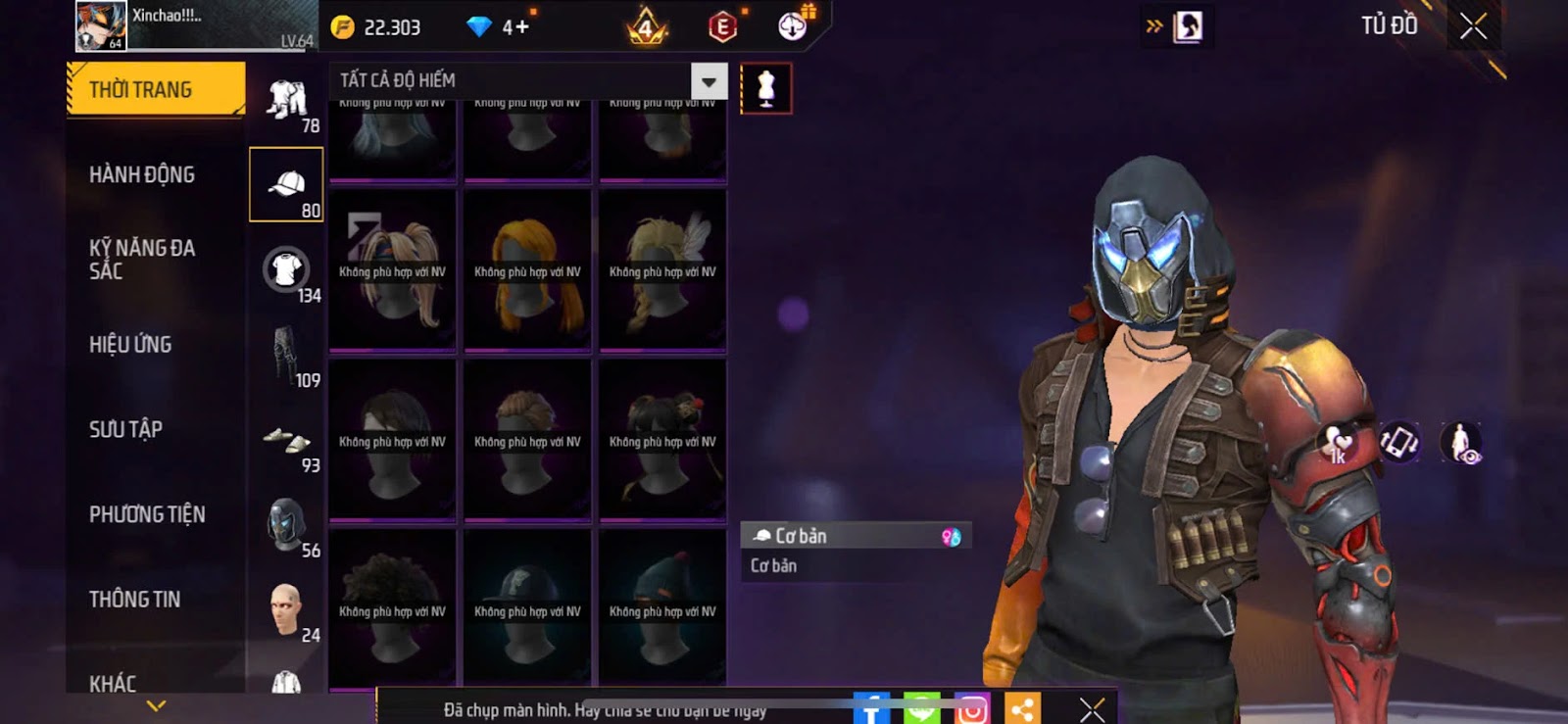Open the Phương Tiện category
This screenshot has width=1568, height=724.
(x=147, y=514)
